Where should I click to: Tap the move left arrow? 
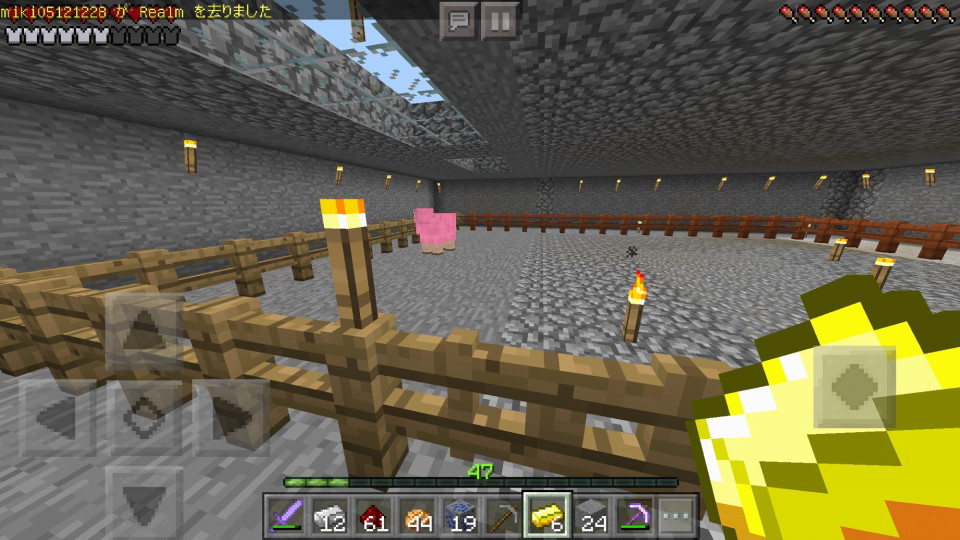(58, 418)
